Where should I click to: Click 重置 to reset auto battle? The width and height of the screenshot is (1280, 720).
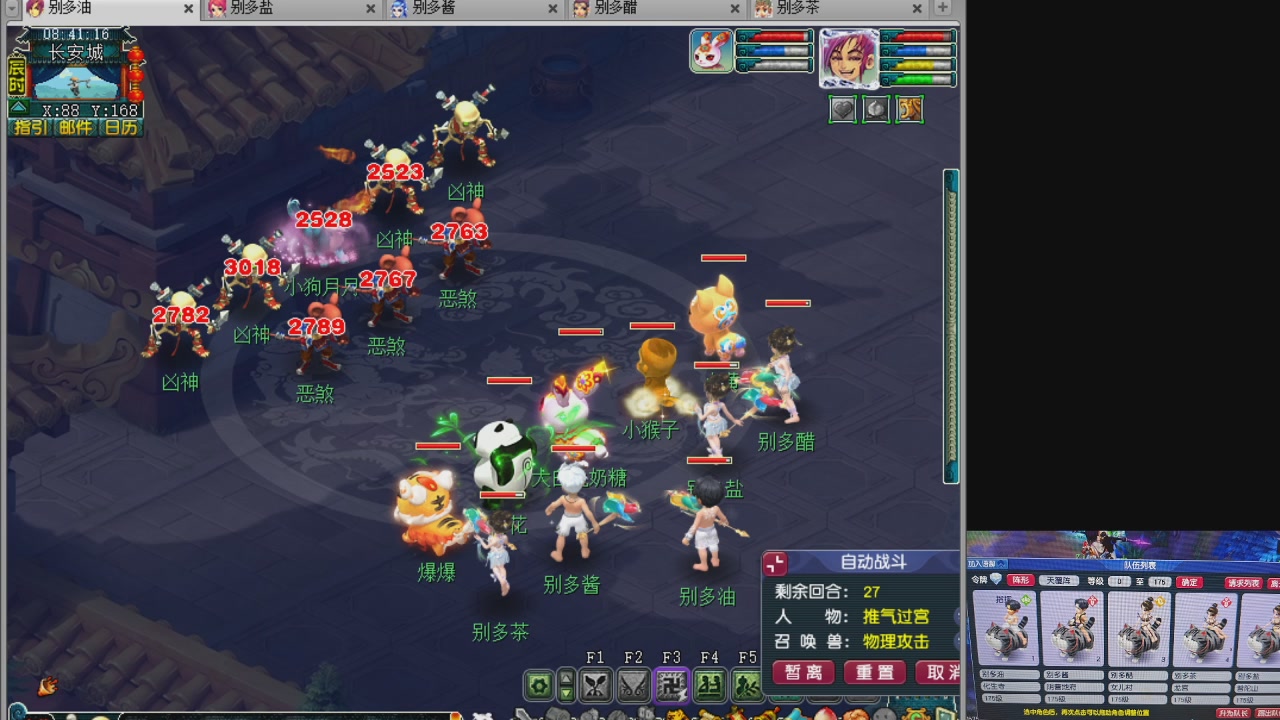[873, 673]
